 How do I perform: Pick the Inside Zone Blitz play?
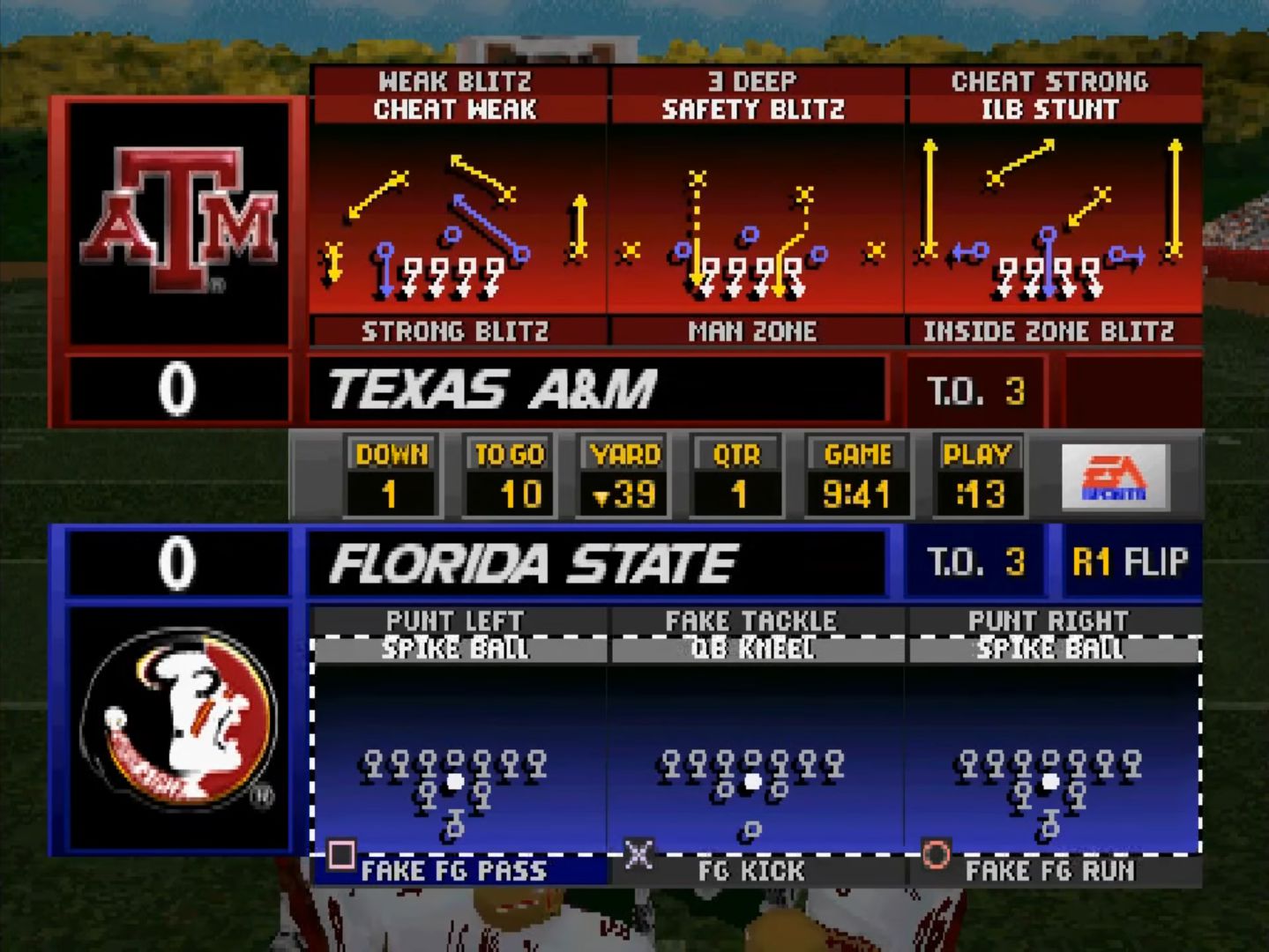(x=1049, y=331)
